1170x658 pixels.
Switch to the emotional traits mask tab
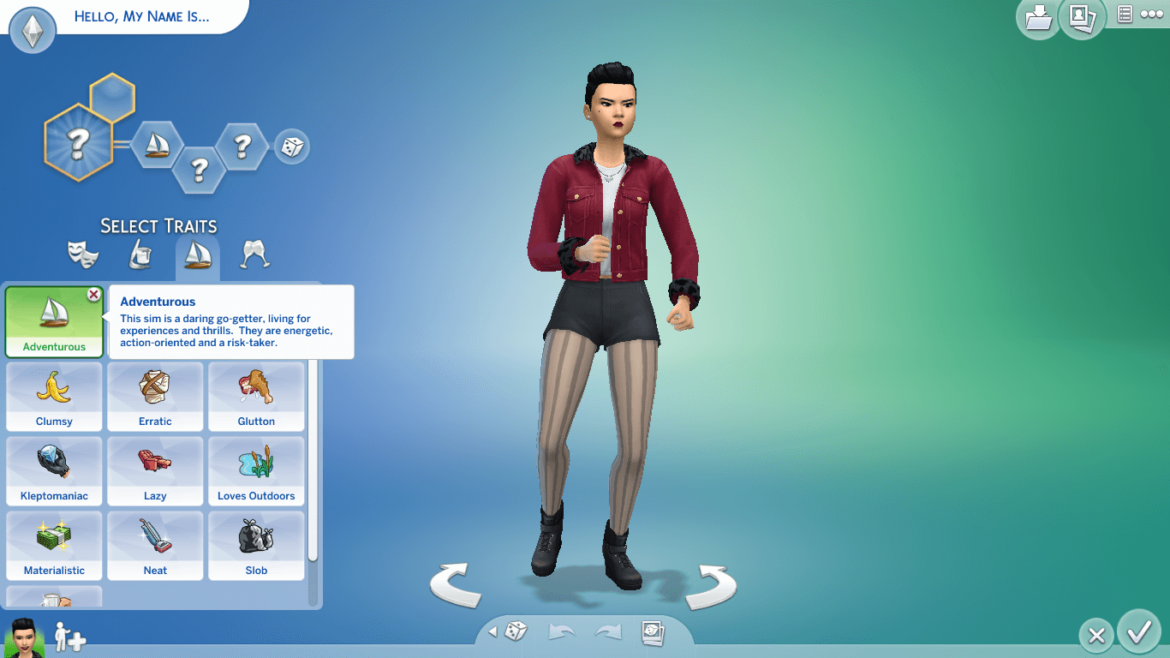(82, 255)
